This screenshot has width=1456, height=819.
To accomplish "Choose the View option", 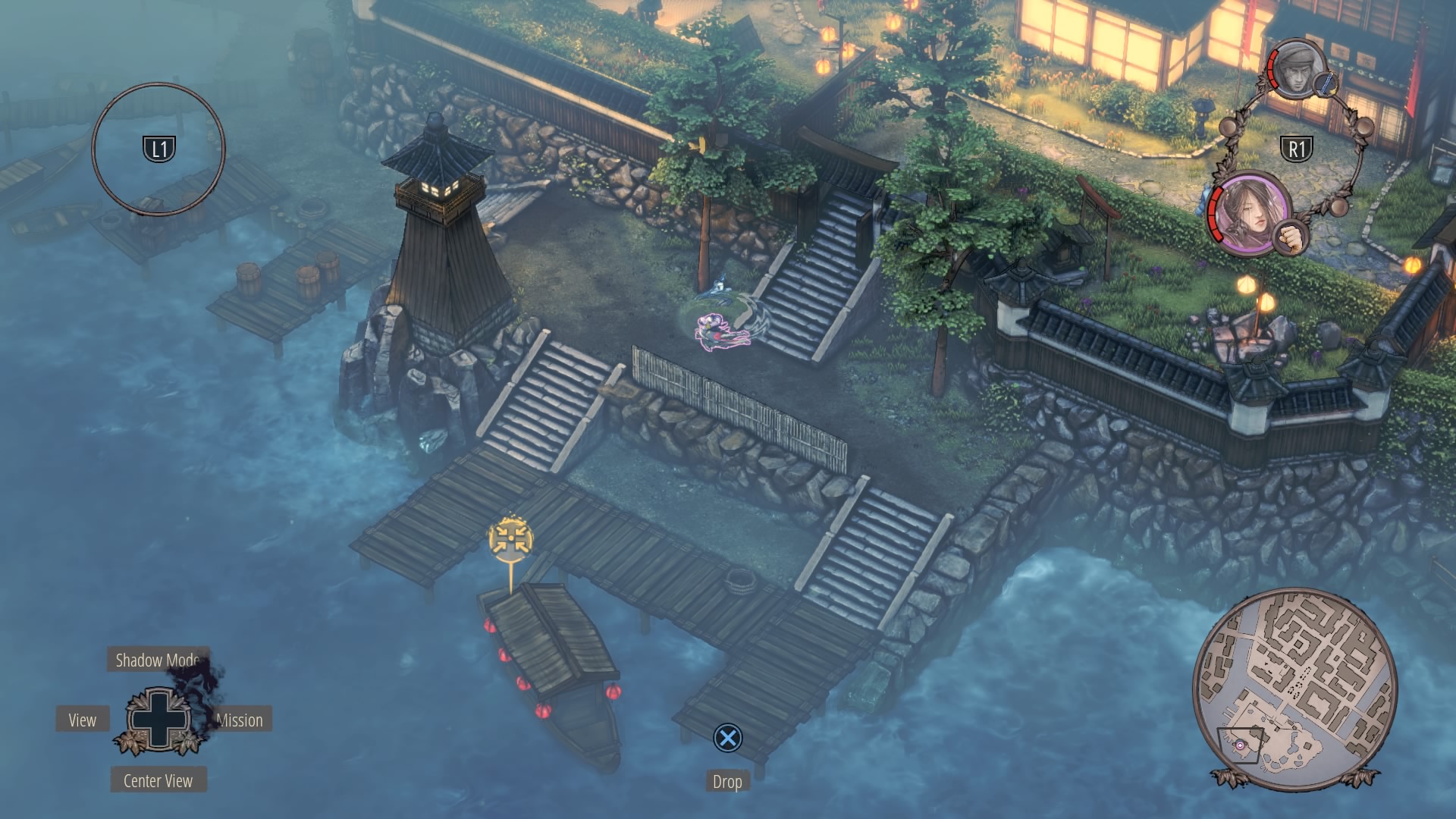I will click(x=83, y=720).
